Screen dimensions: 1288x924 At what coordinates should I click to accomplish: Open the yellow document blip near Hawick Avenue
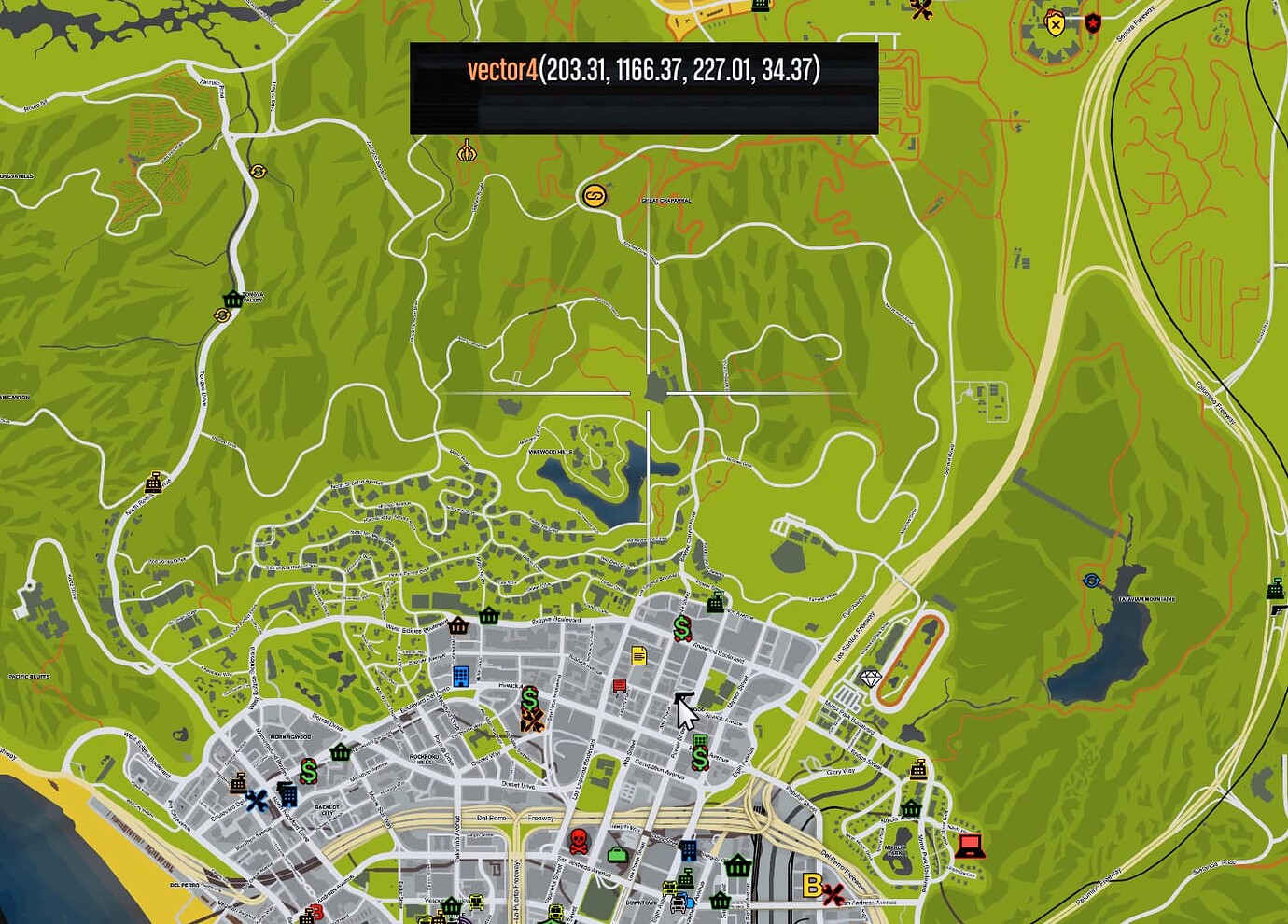pos(638,655)
